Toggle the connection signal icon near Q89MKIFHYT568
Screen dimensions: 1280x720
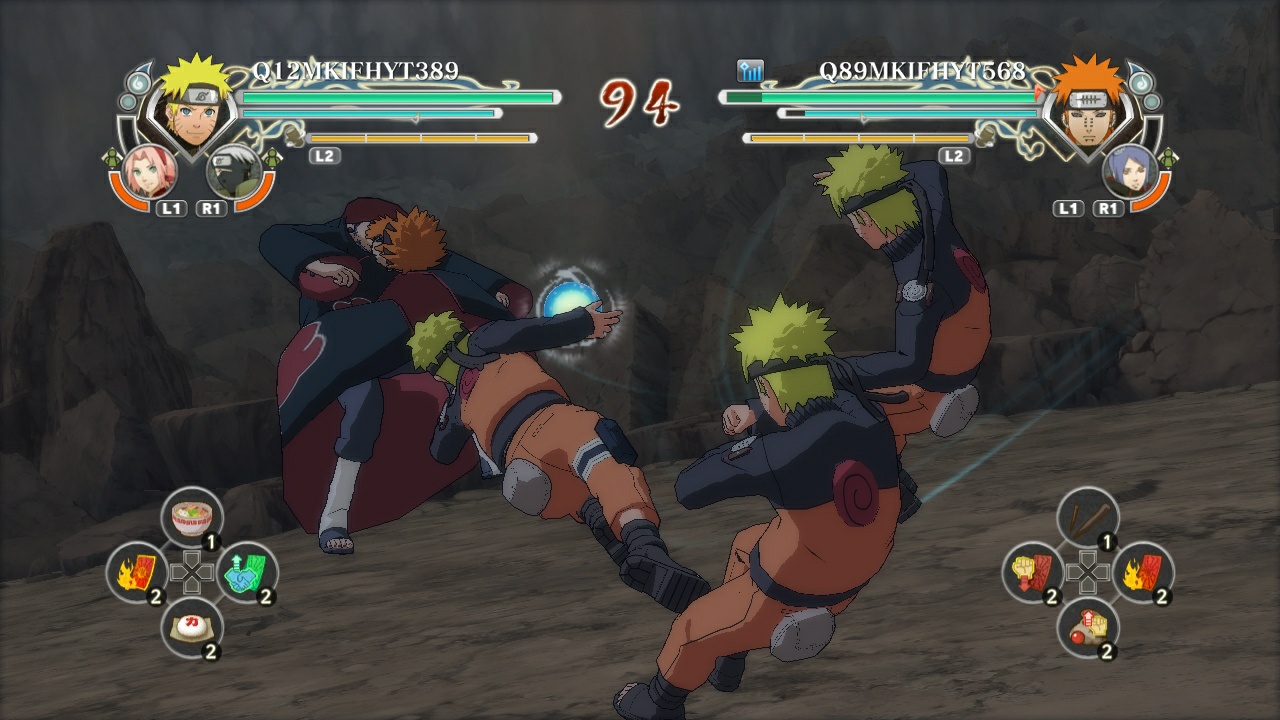(x=752, y=71)
